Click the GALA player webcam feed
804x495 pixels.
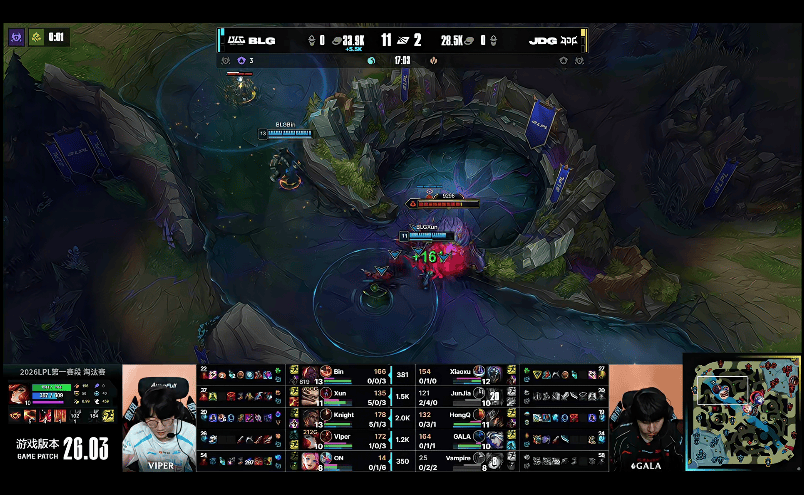[x=646, y=418]
